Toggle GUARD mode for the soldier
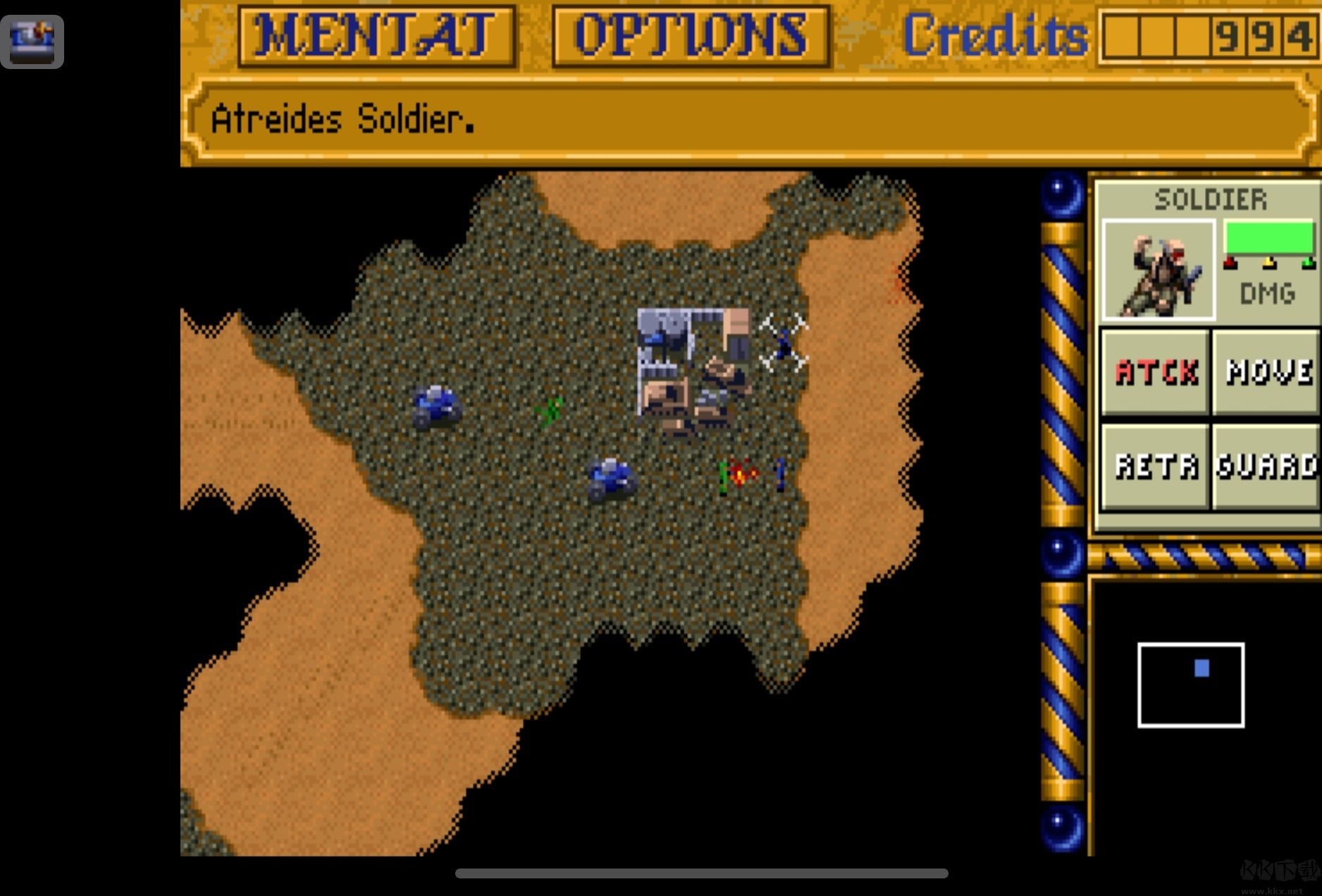Screen dimensions: 1322x896 tap(1268, 466)
